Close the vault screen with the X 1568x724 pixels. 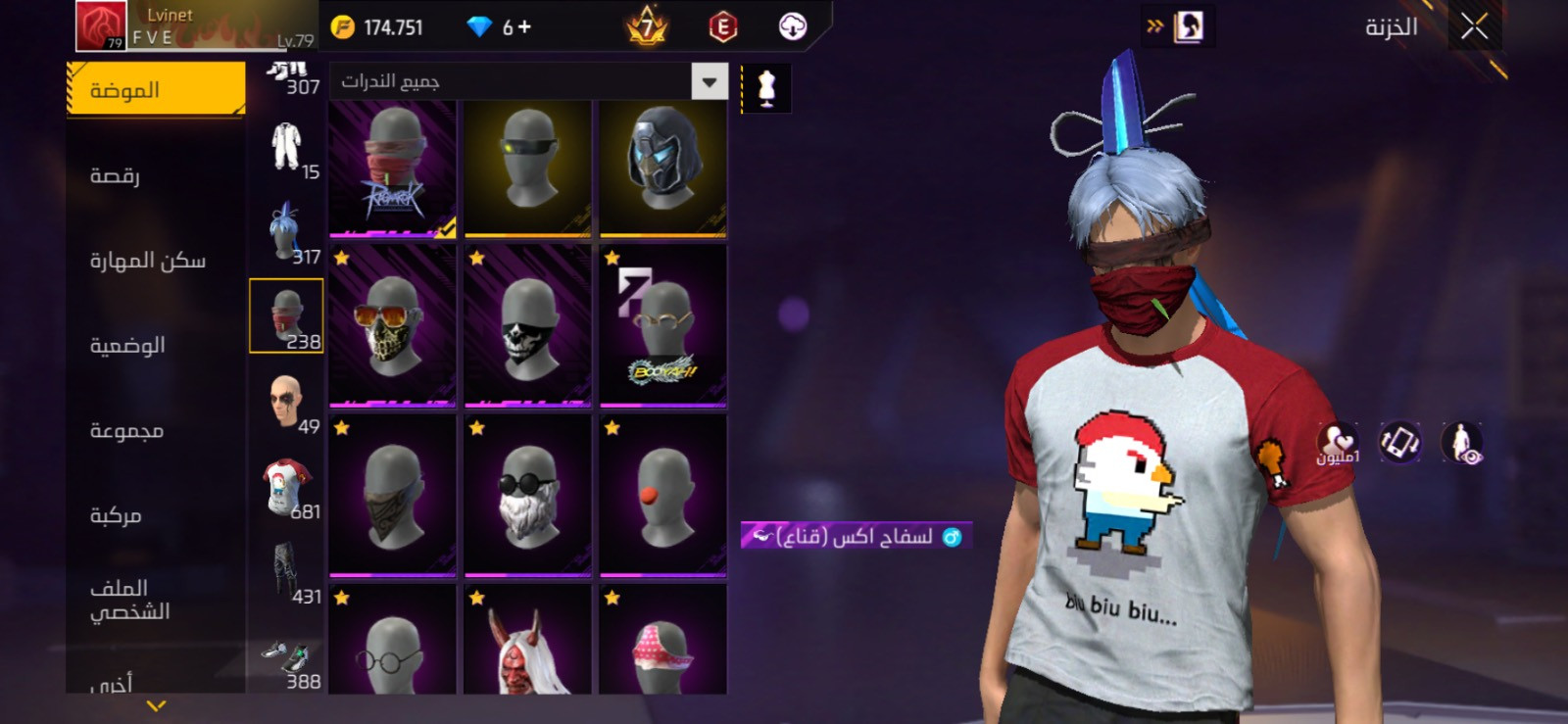coord(1474,27)
